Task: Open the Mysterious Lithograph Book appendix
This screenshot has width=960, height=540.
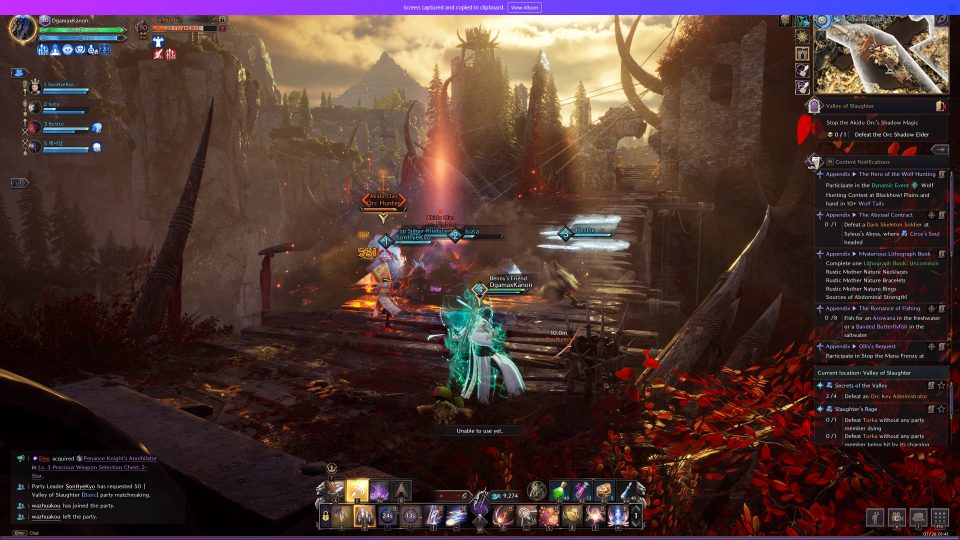Action: click(x=880, y=254)
